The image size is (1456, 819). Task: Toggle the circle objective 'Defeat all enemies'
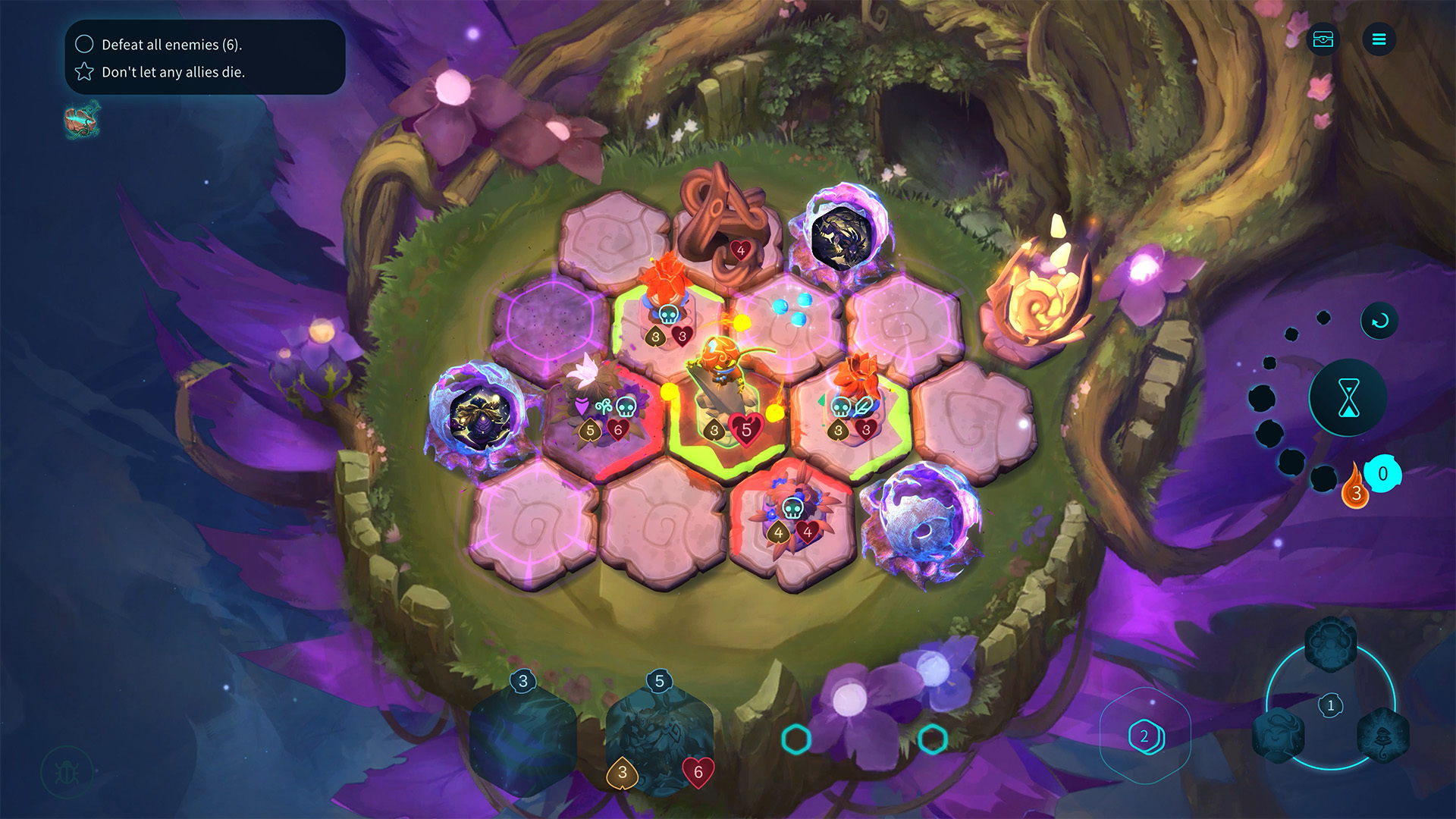point(84,44)
